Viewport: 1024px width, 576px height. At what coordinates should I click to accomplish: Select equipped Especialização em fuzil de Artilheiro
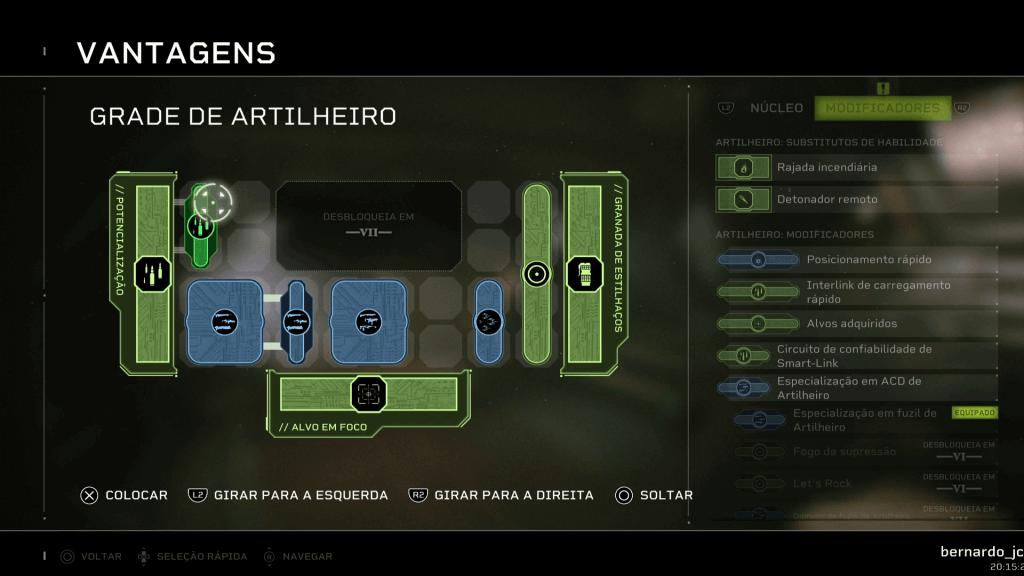[864, 420]
